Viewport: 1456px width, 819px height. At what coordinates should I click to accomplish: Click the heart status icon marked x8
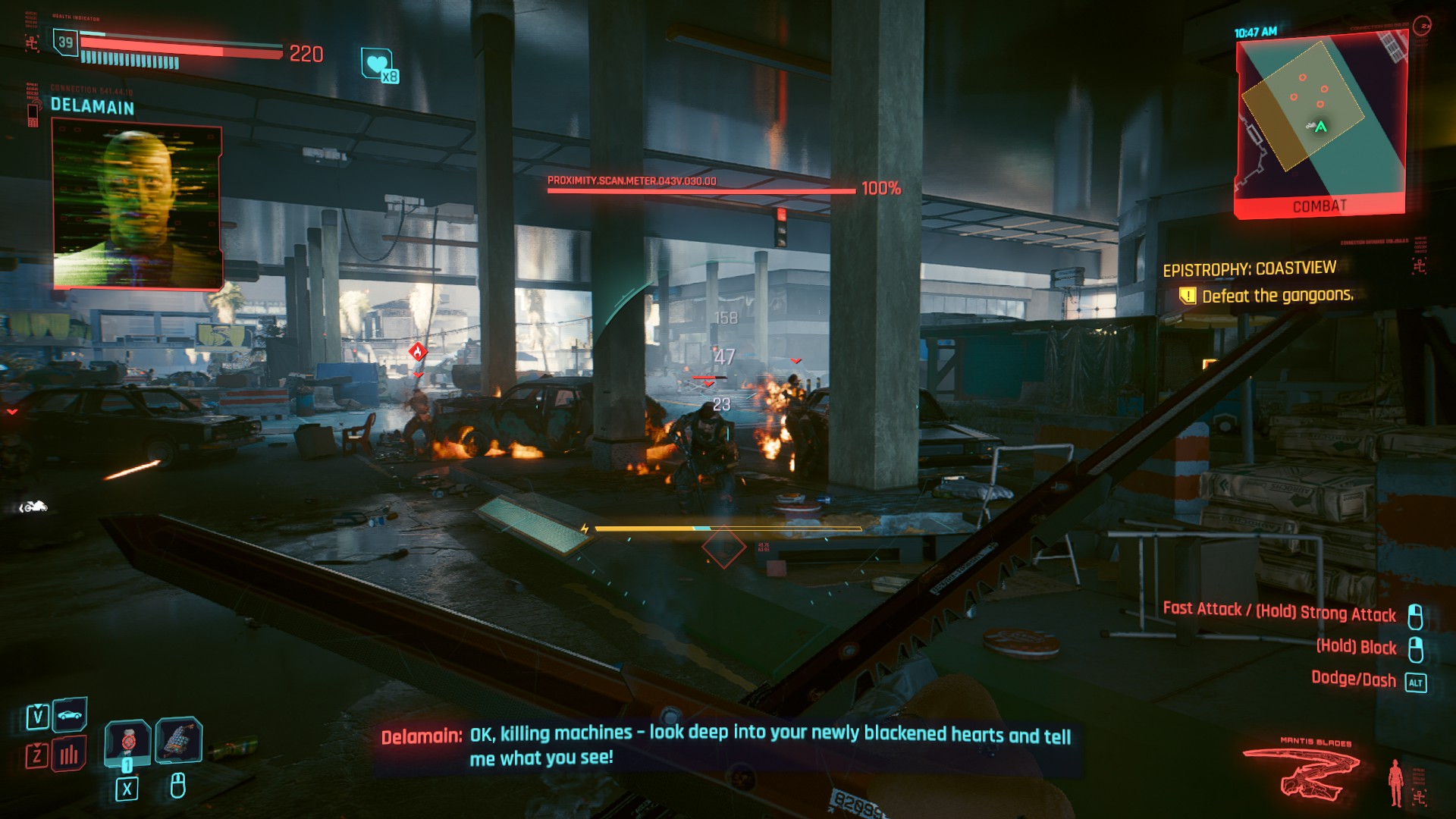(378, 64)
